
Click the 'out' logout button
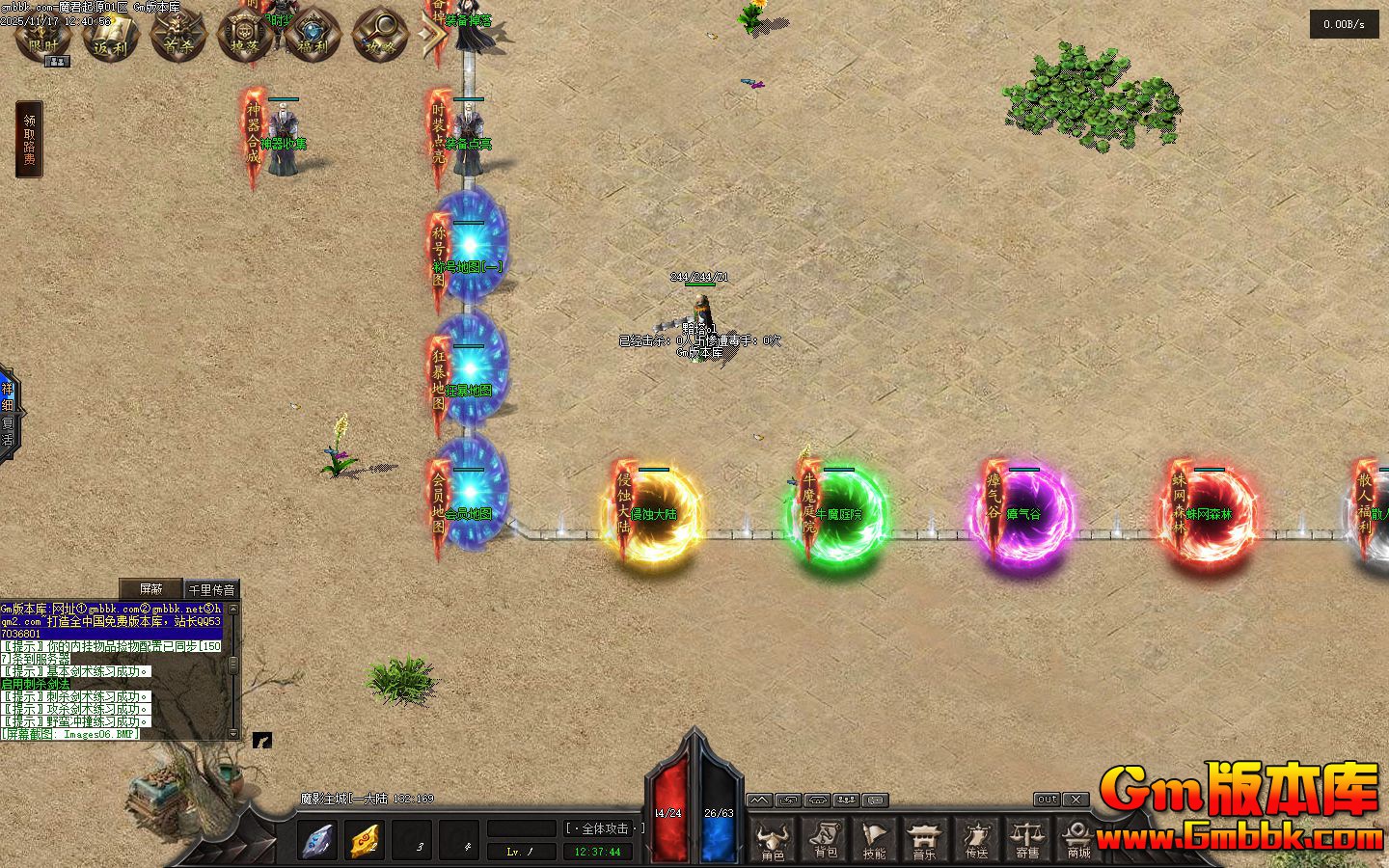[1047, 800]
